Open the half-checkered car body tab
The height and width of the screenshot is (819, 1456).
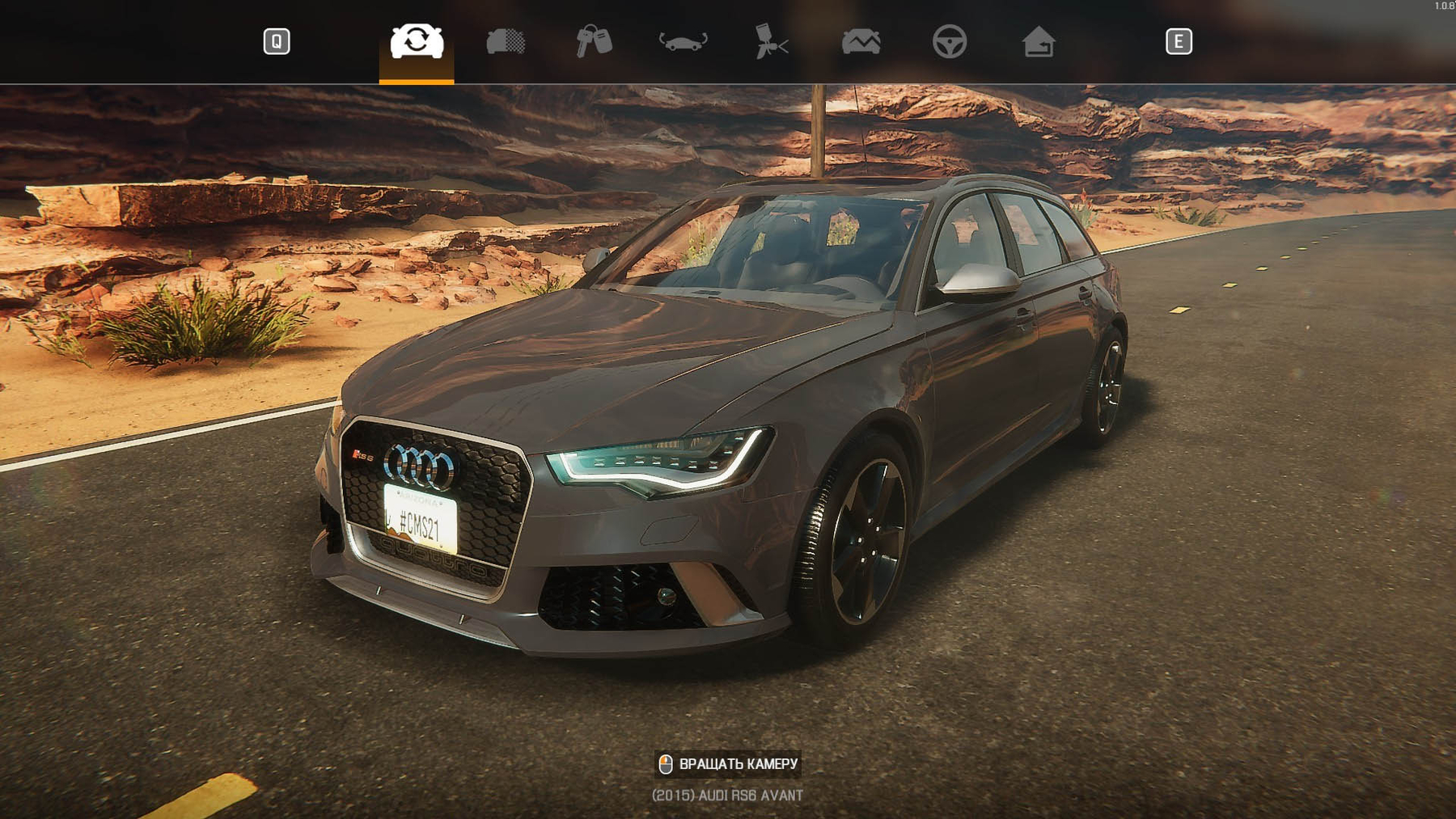[x=506, y=41]
